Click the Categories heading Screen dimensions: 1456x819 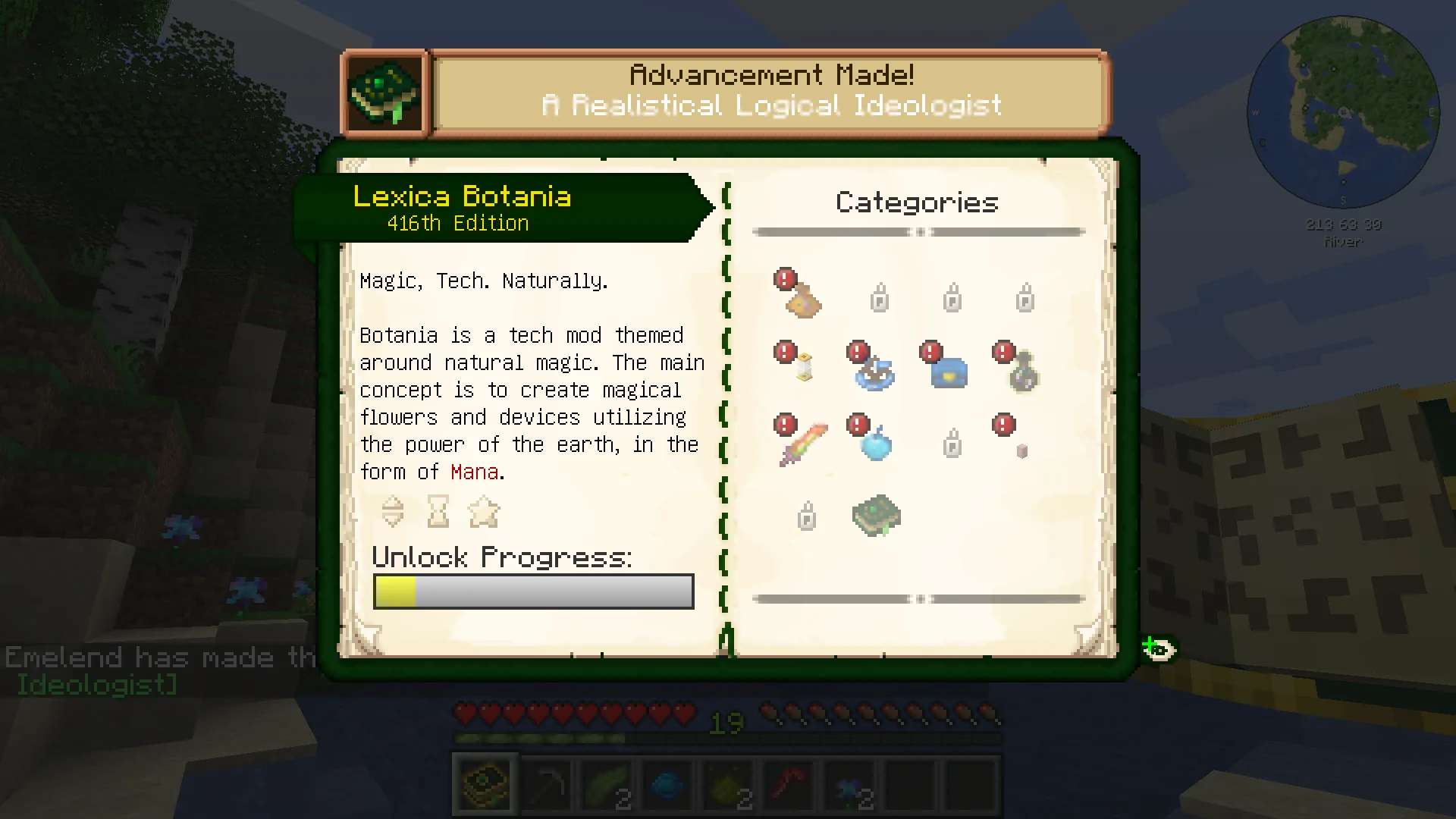(x=917, y=202)
